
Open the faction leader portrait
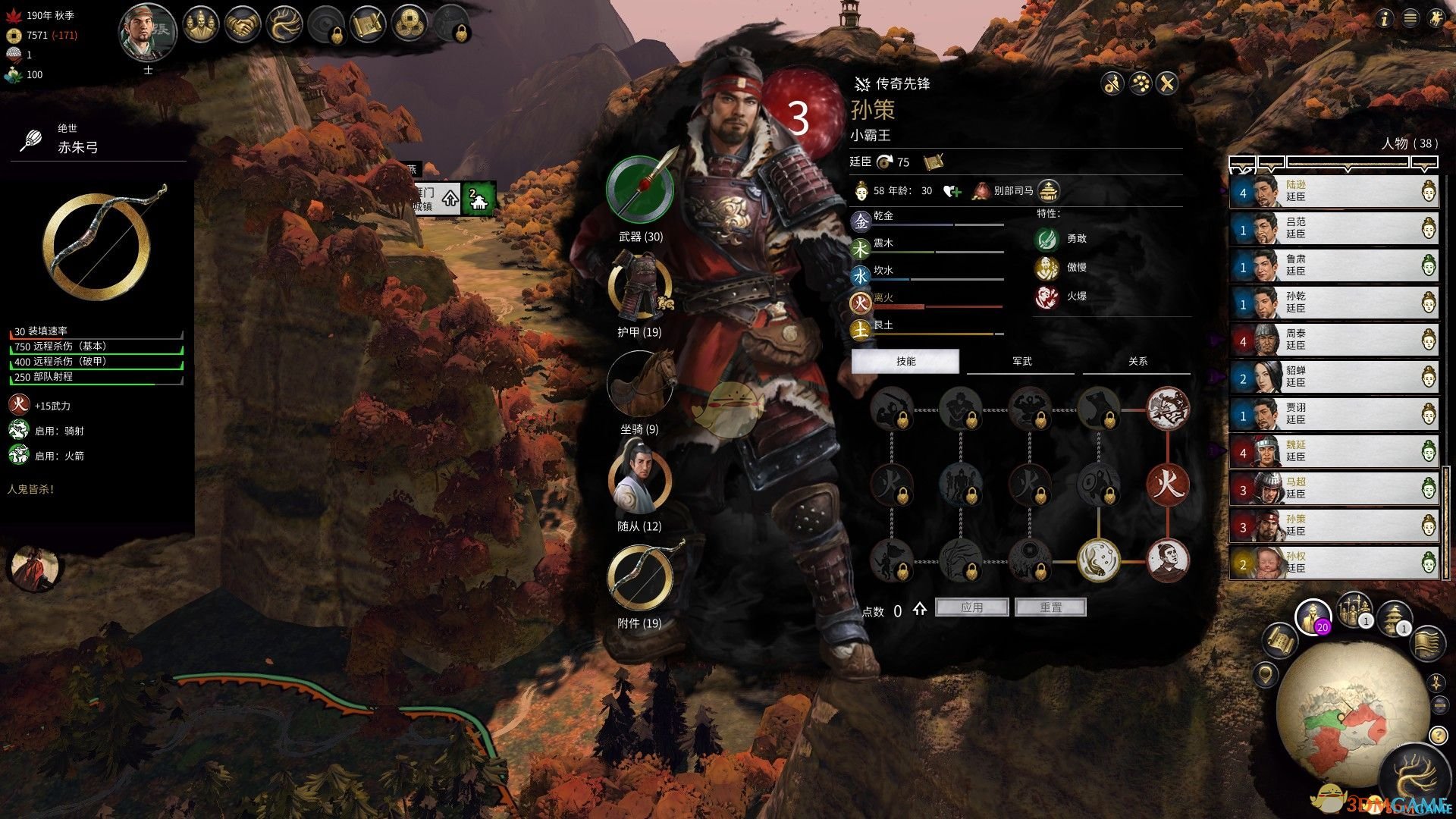[x=148, y=33]
